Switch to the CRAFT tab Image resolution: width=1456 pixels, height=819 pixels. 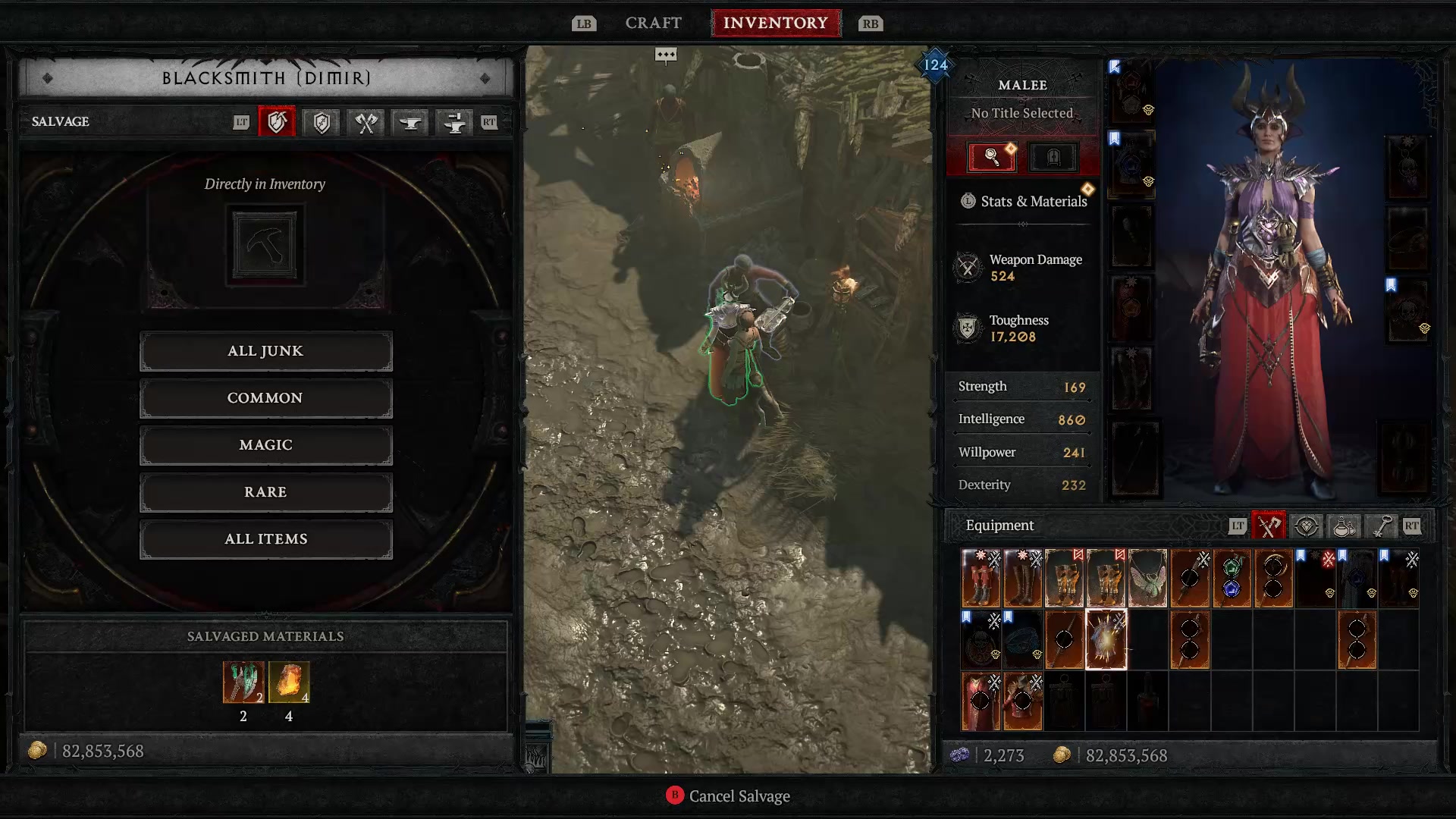653,23
